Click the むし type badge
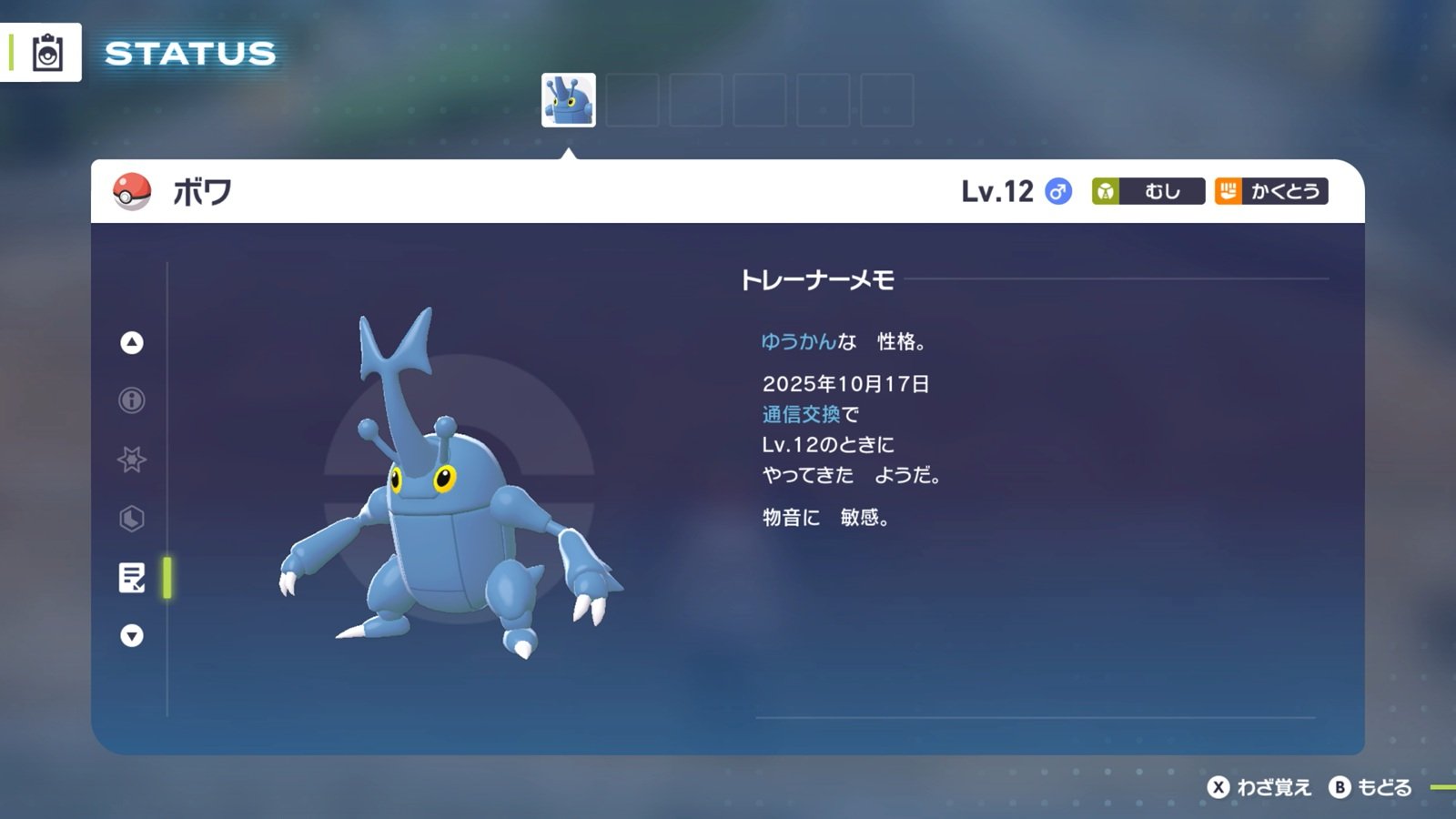 (x=1148, y=191)
